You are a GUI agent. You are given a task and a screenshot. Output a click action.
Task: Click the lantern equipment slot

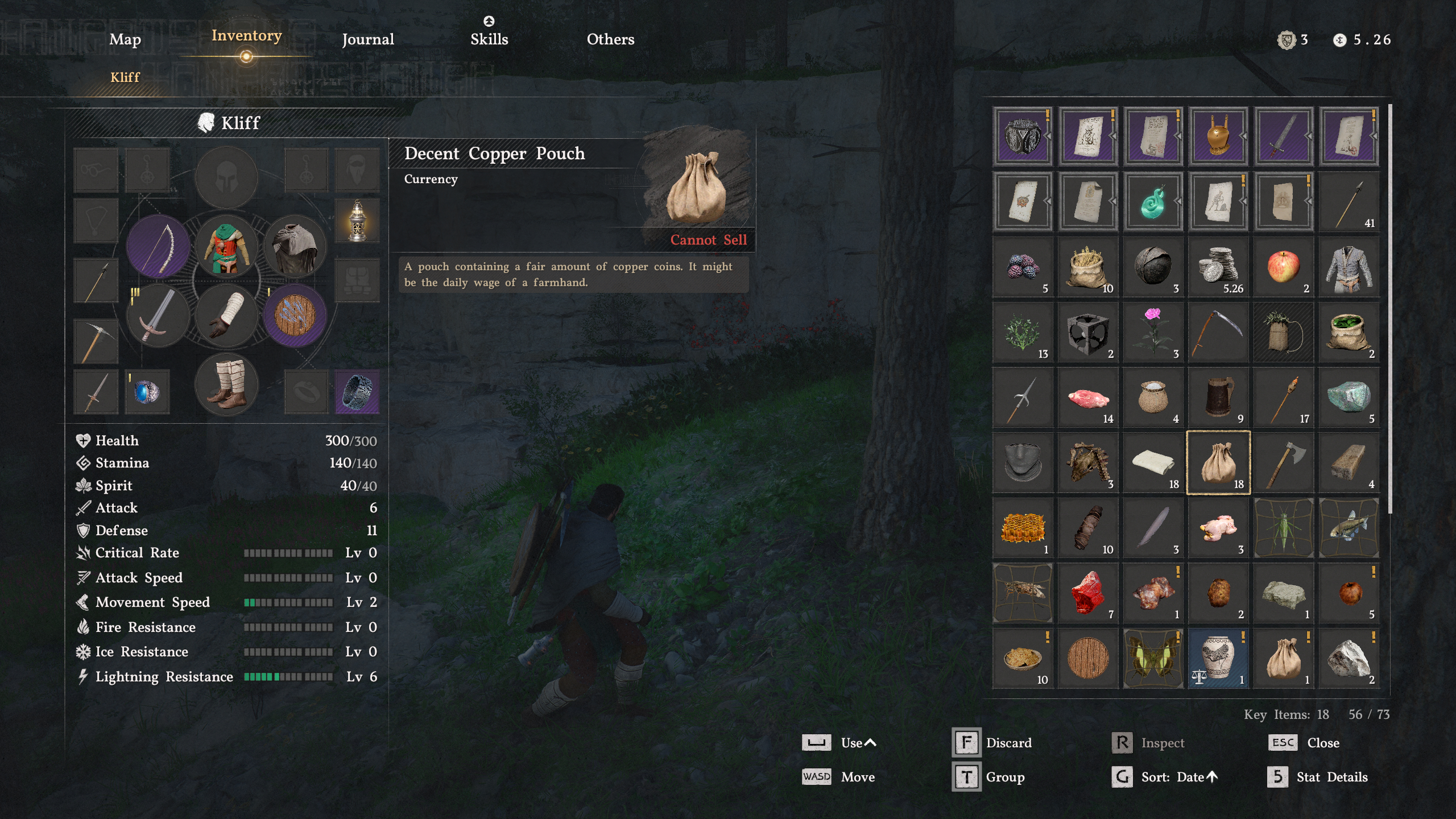[x=356, y=221]
